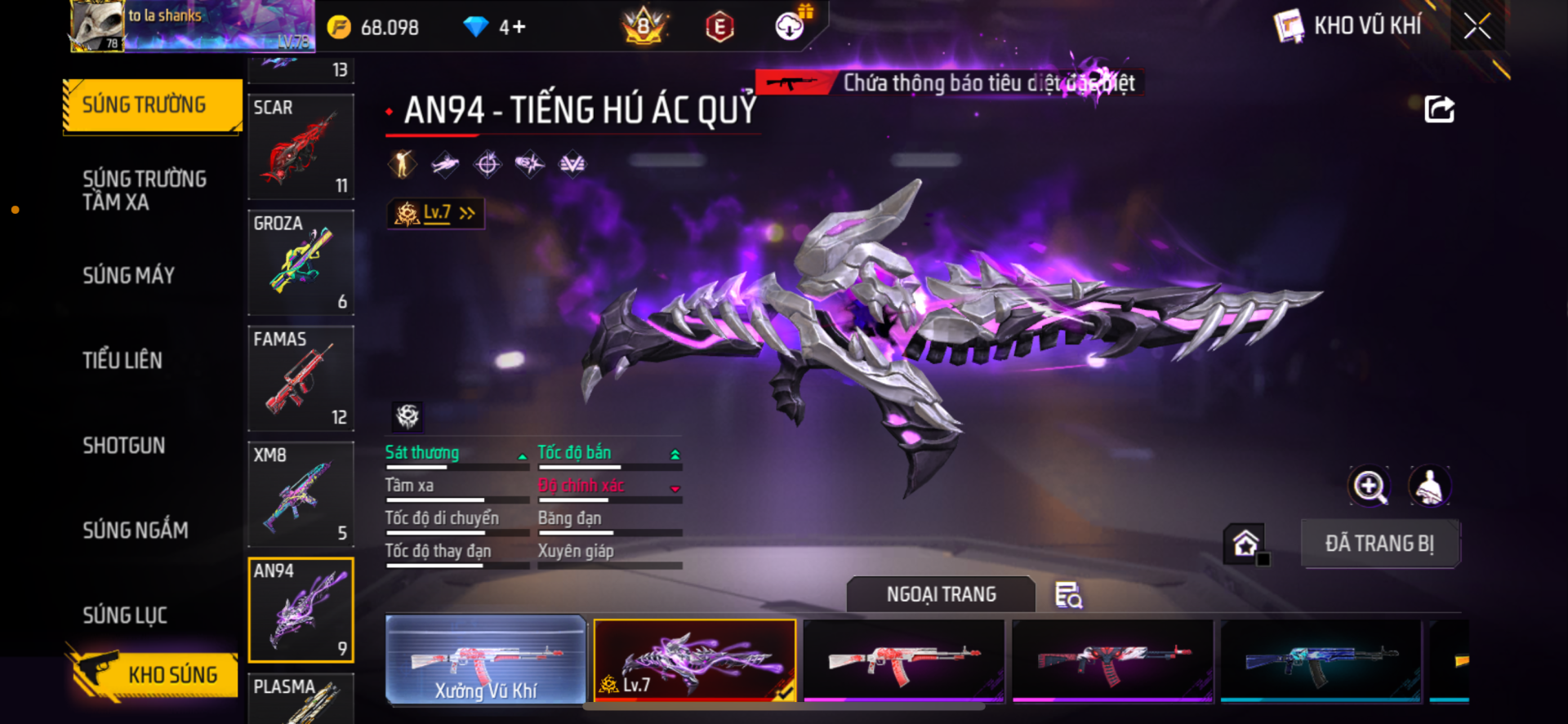This screenshot has height=724, width=1568.
Task: Zoom in on the weapon preview
Action: pyautogui.click(x=1369, y=486)
